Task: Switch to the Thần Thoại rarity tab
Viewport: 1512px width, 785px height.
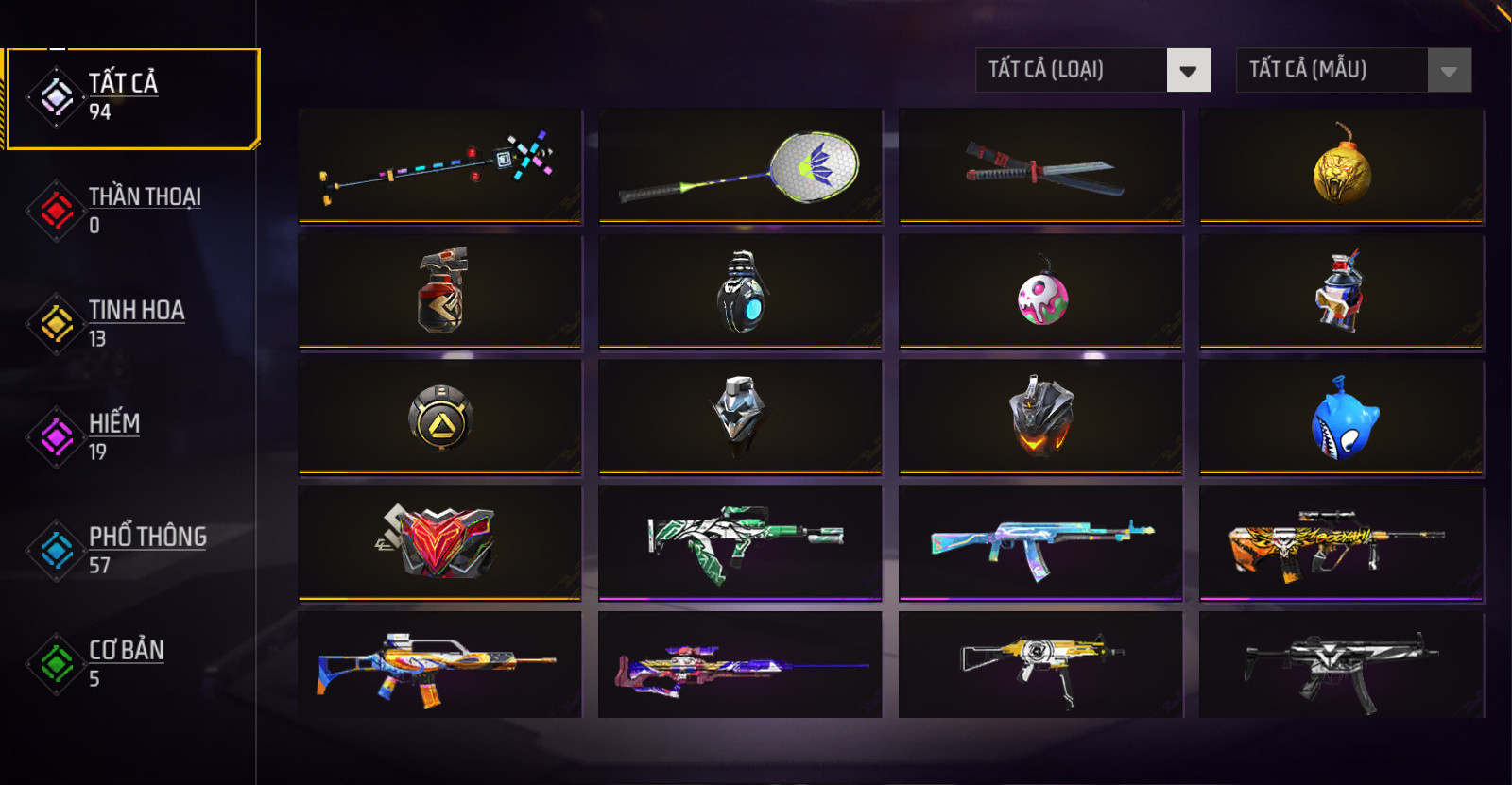Action: pos(131,210)
